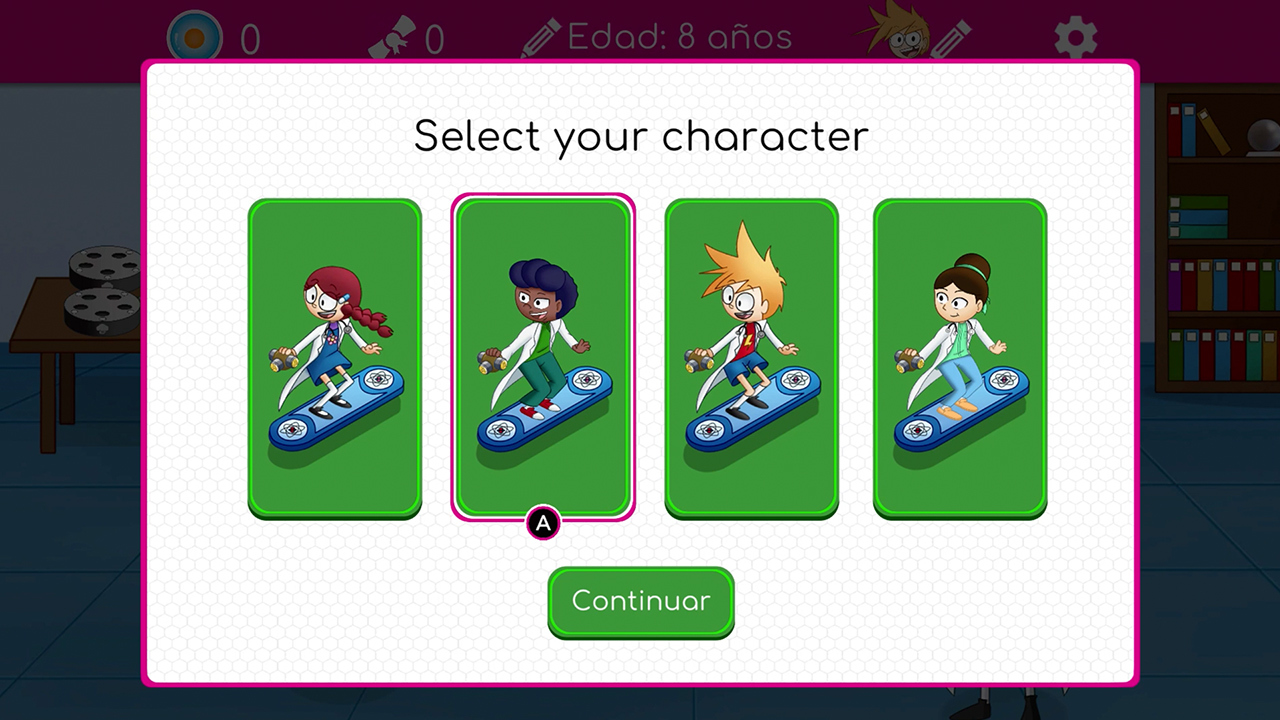Open the settings gear icon
This screenshot has width=1280, height=720.
(x=1075, y=38)
